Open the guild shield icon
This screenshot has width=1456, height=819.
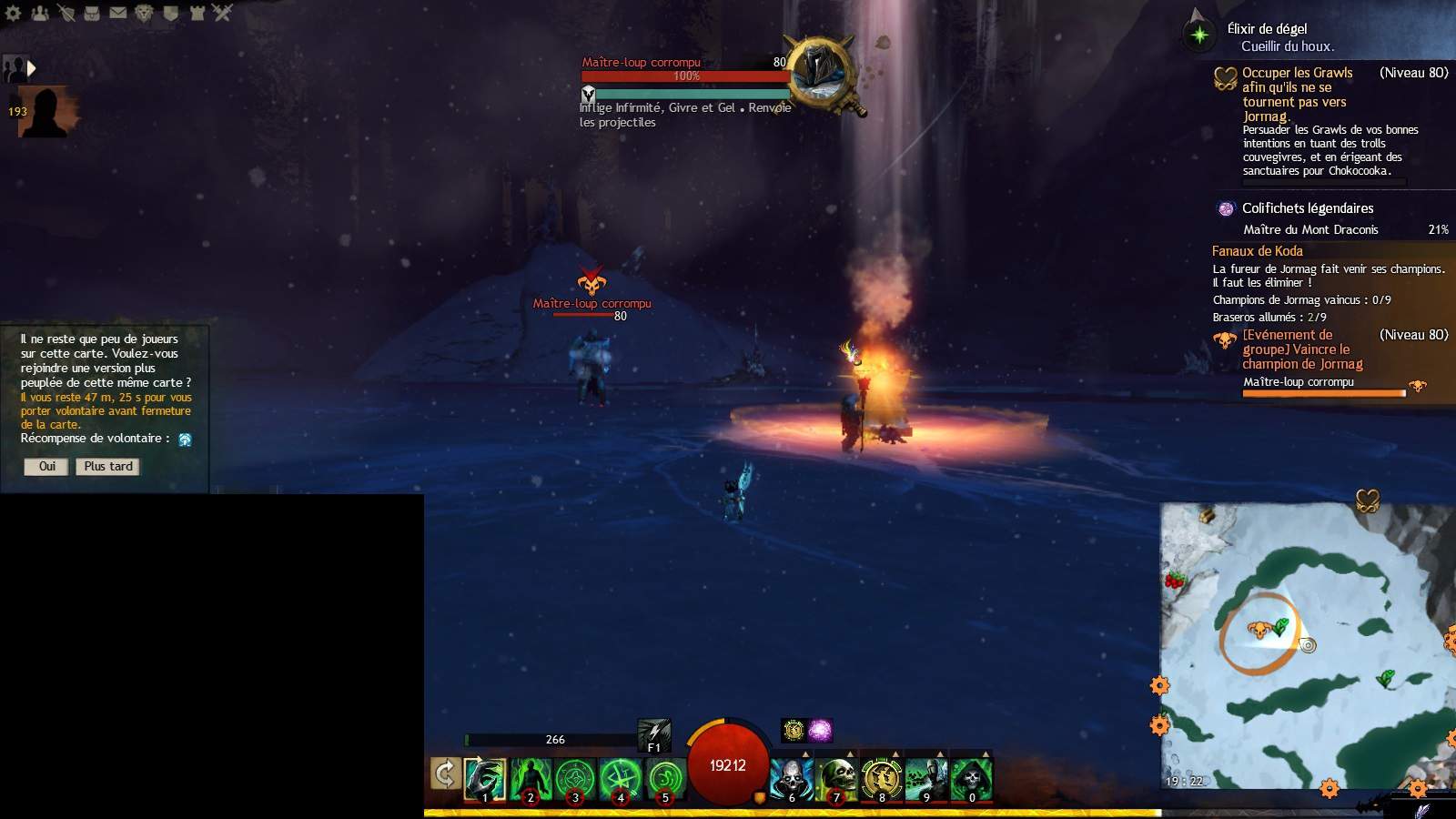point(171,13)
